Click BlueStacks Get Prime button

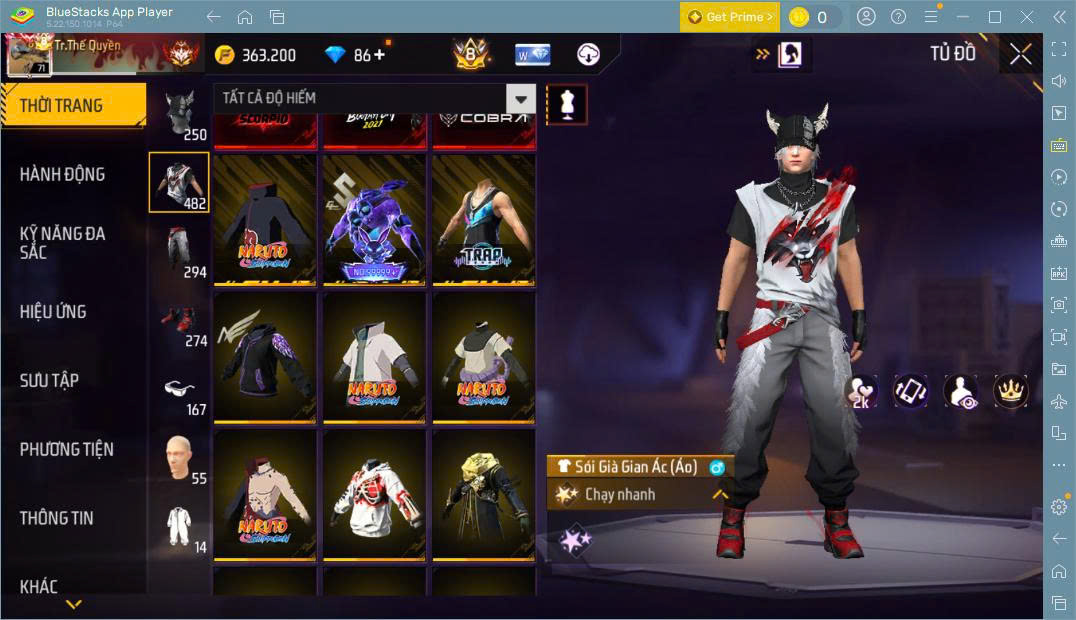729,17
